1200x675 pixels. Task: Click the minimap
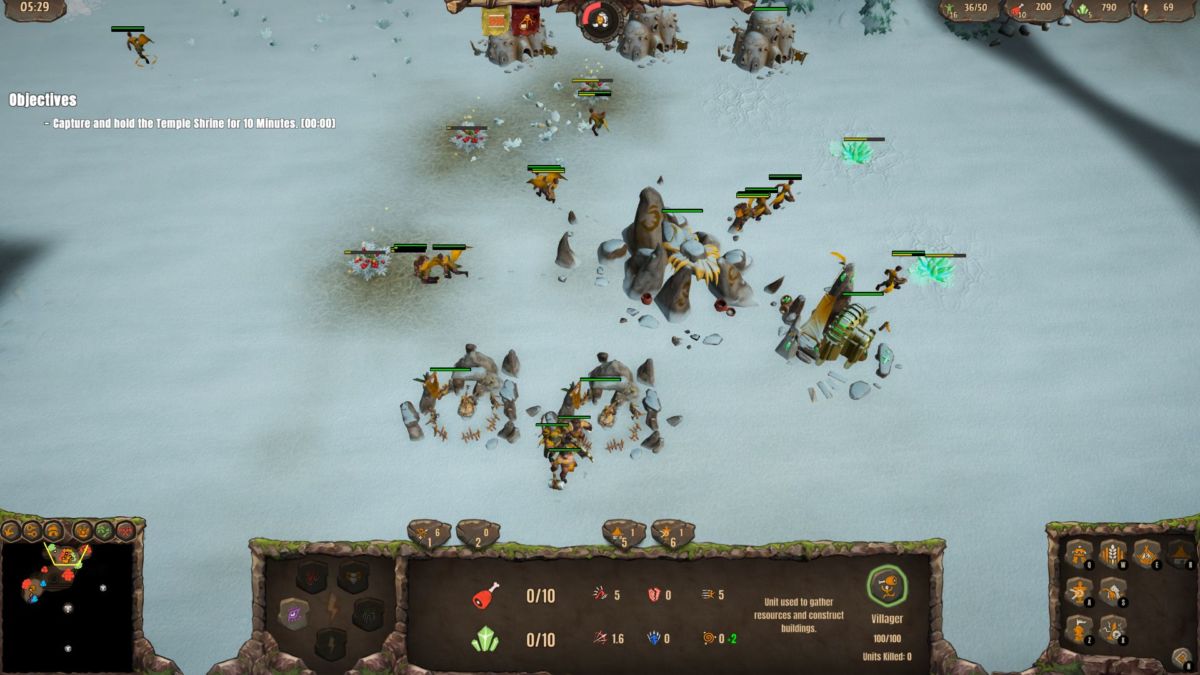pos(68,605)
